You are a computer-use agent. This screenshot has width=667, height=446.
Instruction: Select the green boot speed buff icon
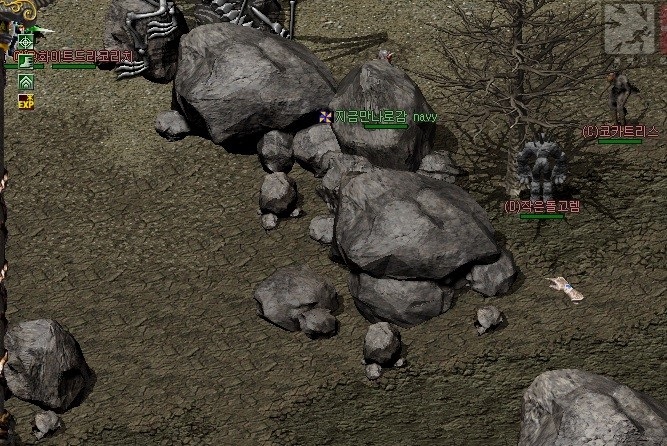pyautogui.click(x=26, y=61)
